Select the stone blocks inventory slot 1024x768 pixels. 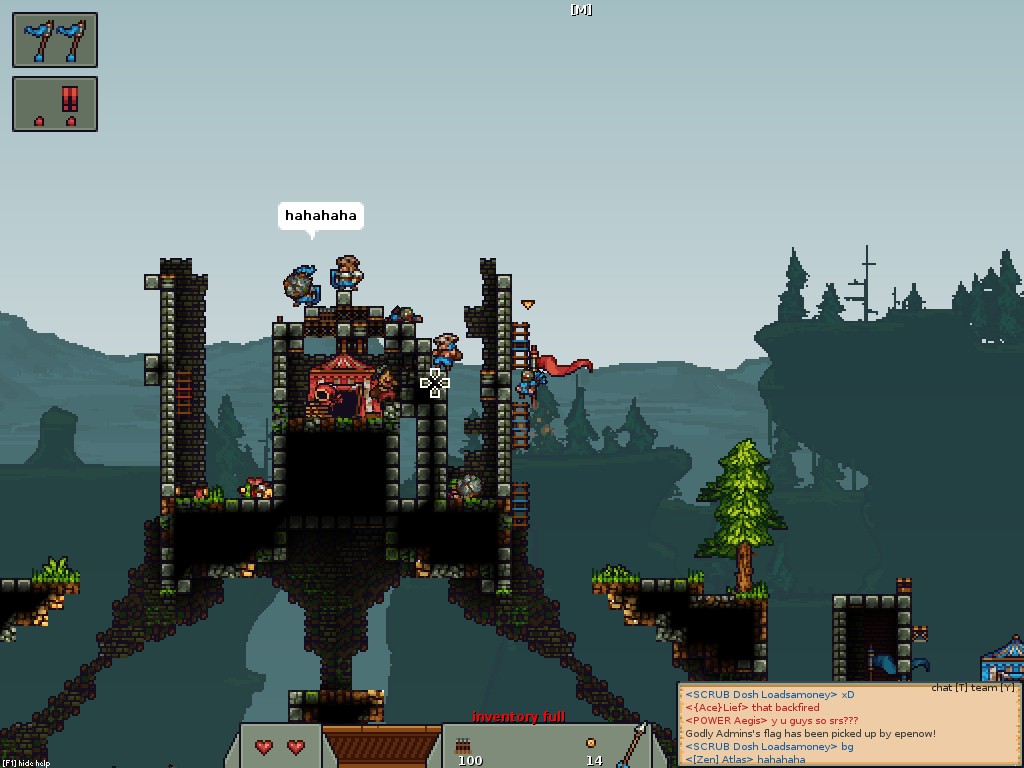click(x=466, y=746)
